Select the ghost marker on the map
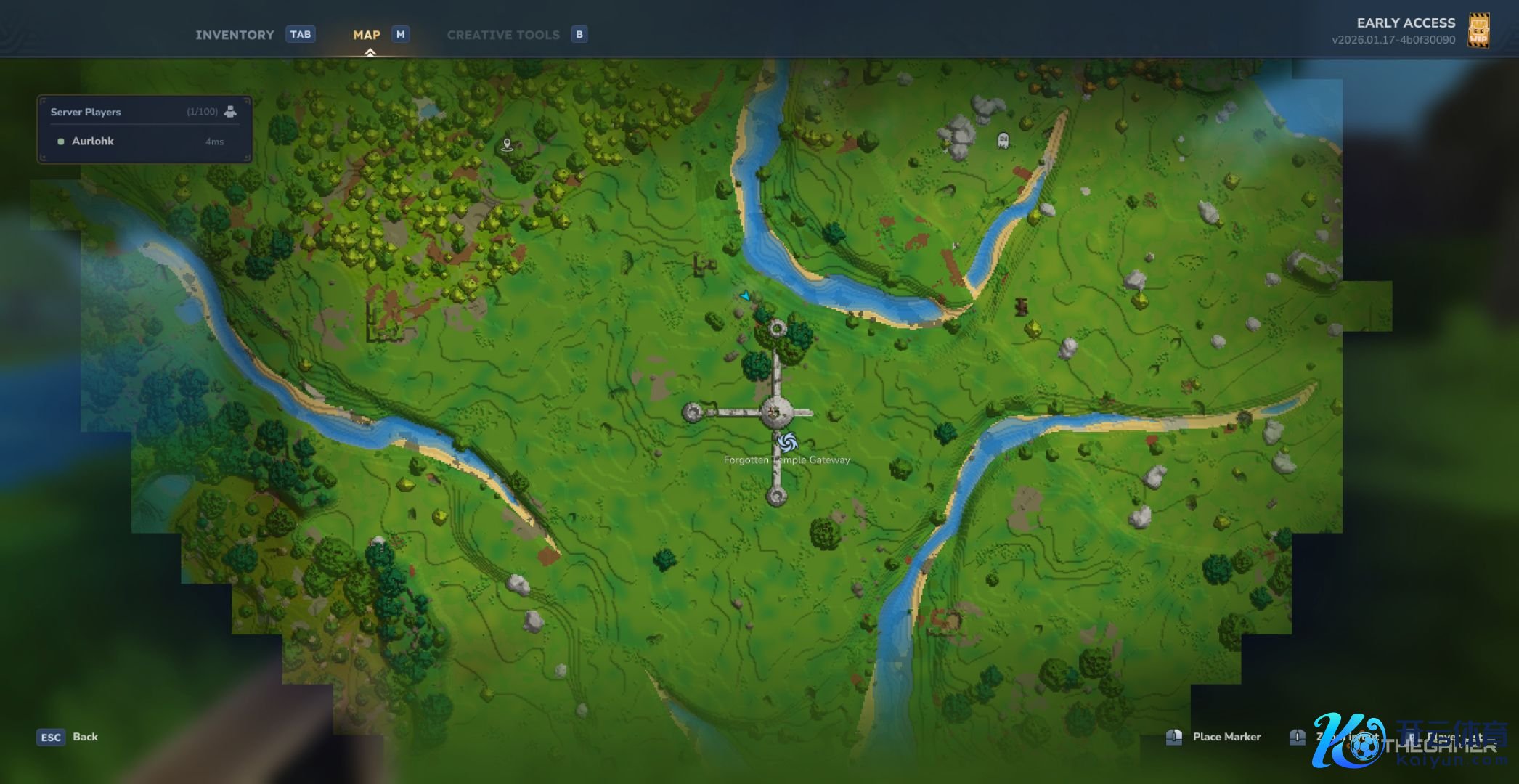The height and width of the screenshot is (784, 1519). click(1003, 140)
